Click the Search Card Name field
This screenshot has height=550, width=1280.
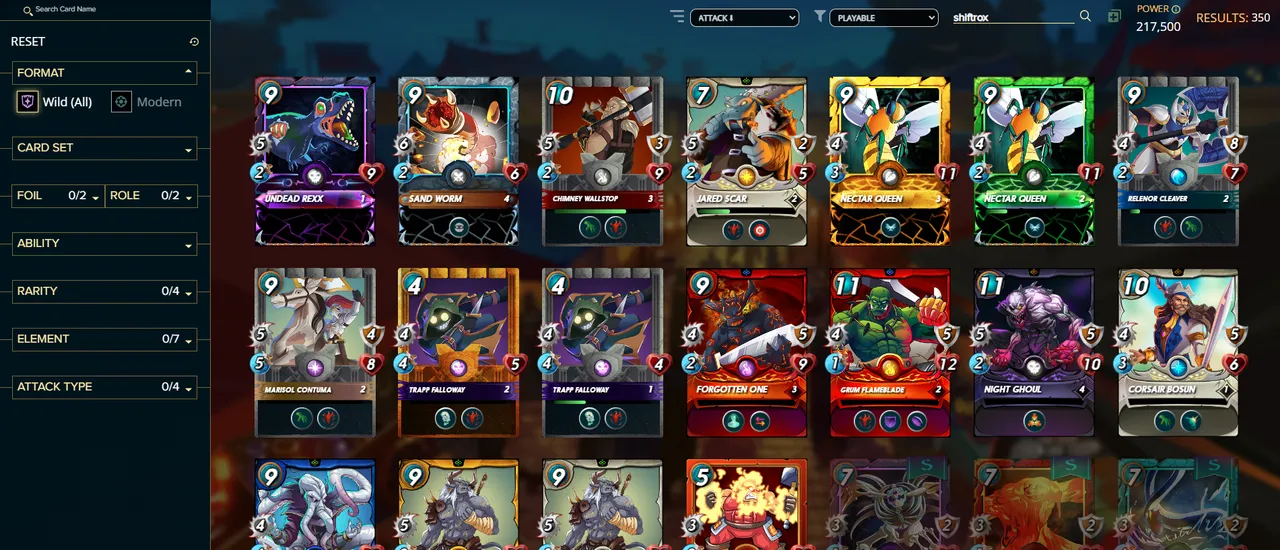(100, 10)
